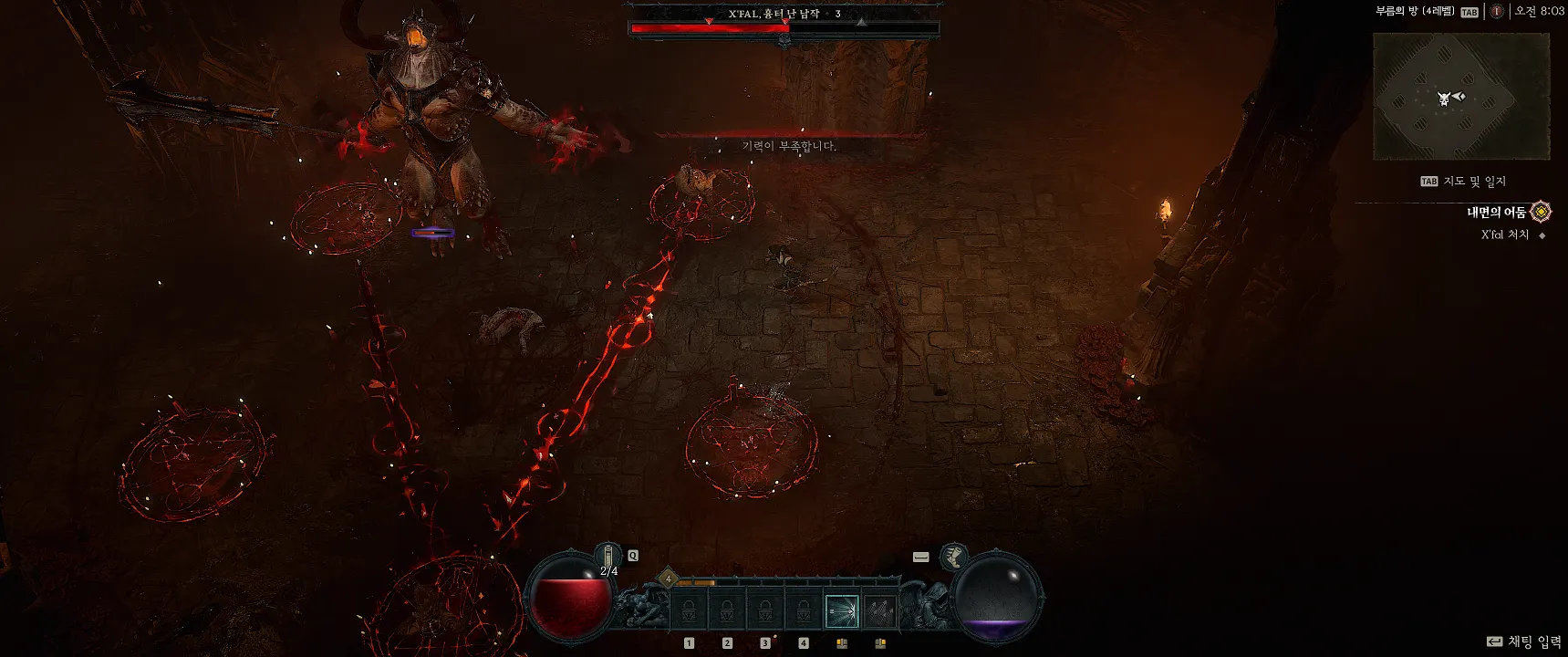Viewport: 1568px width, 657px height.
Task: Click the level 4 diamond badge
Action: click(668, 579)
